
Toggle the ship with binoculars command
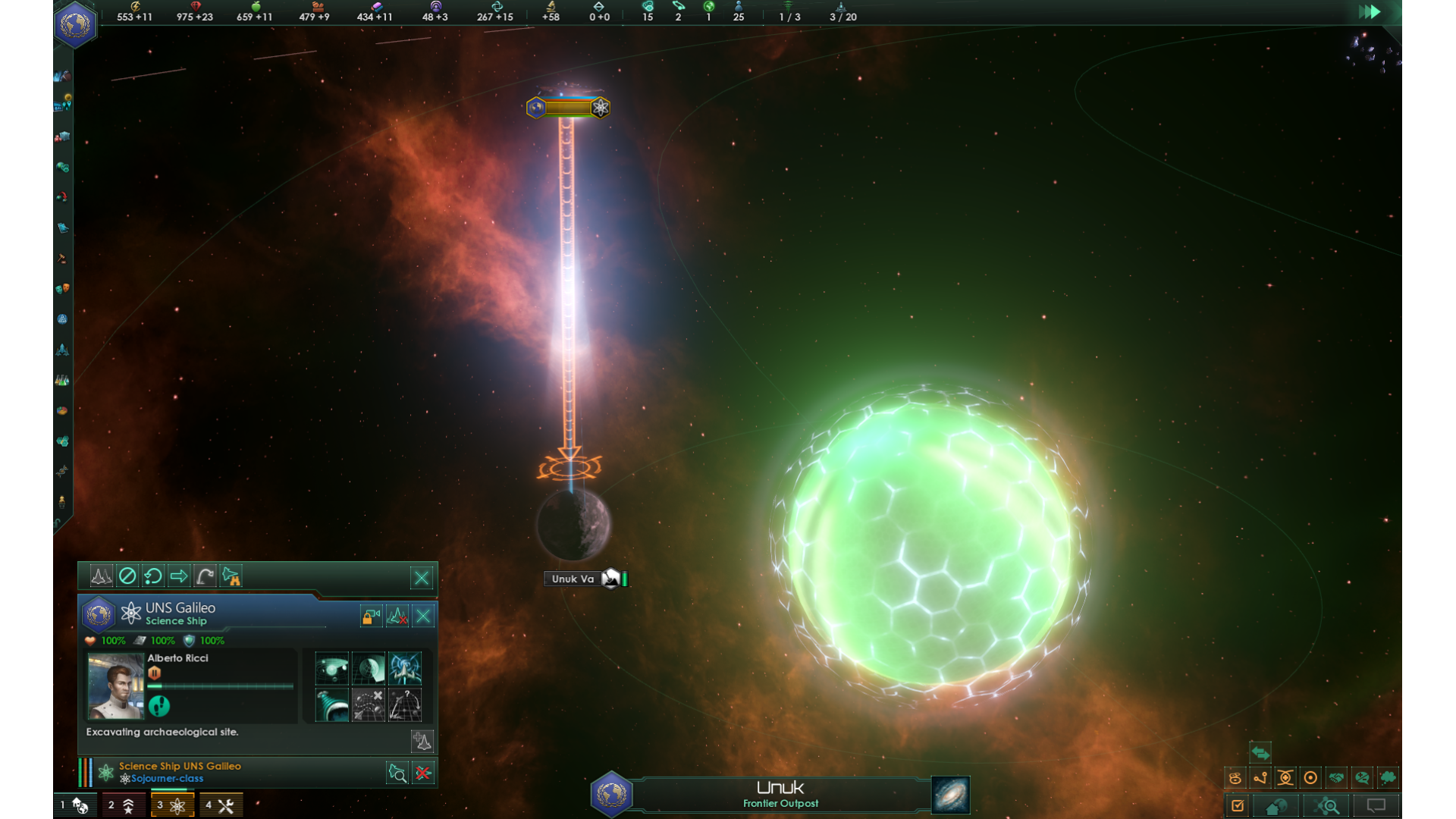click(x=231, y=576)
